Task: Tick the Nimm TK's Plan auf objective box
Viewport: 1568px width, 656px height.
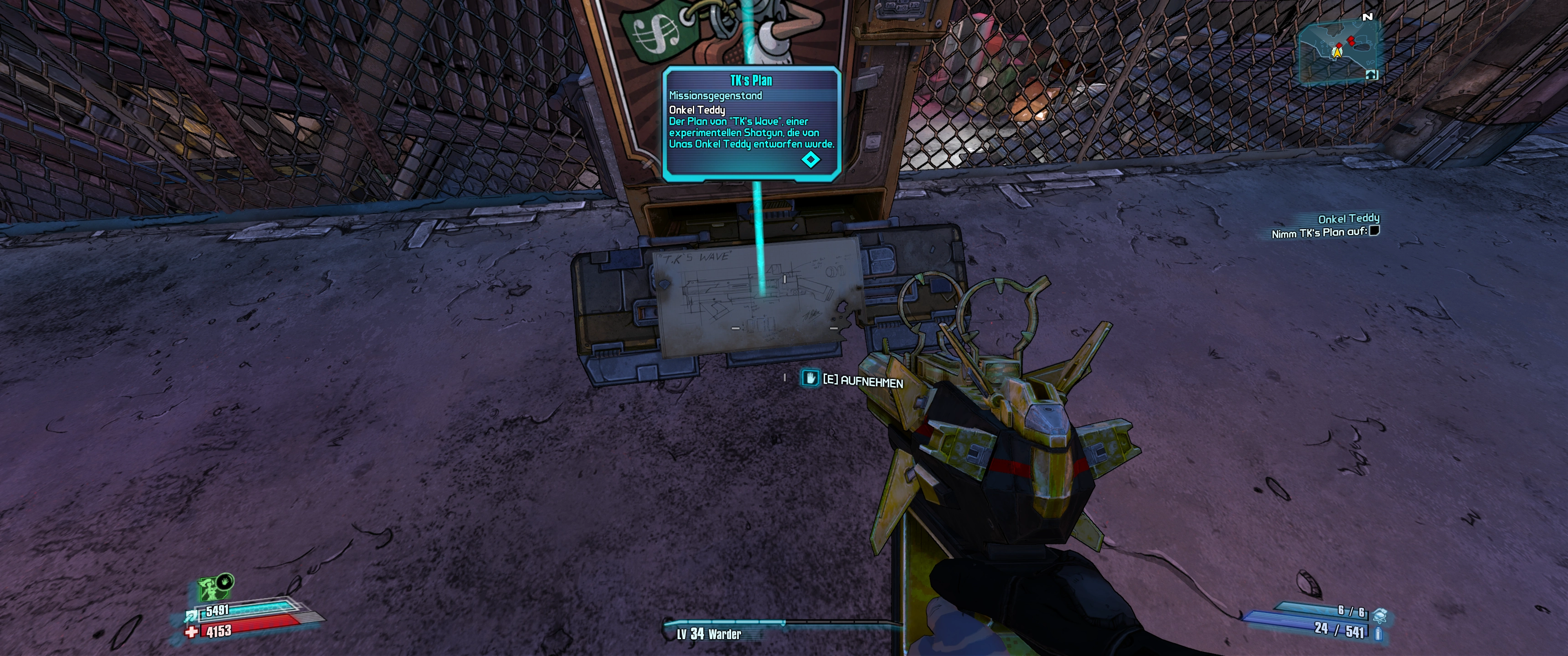Action: click(x=1374, y=231)
